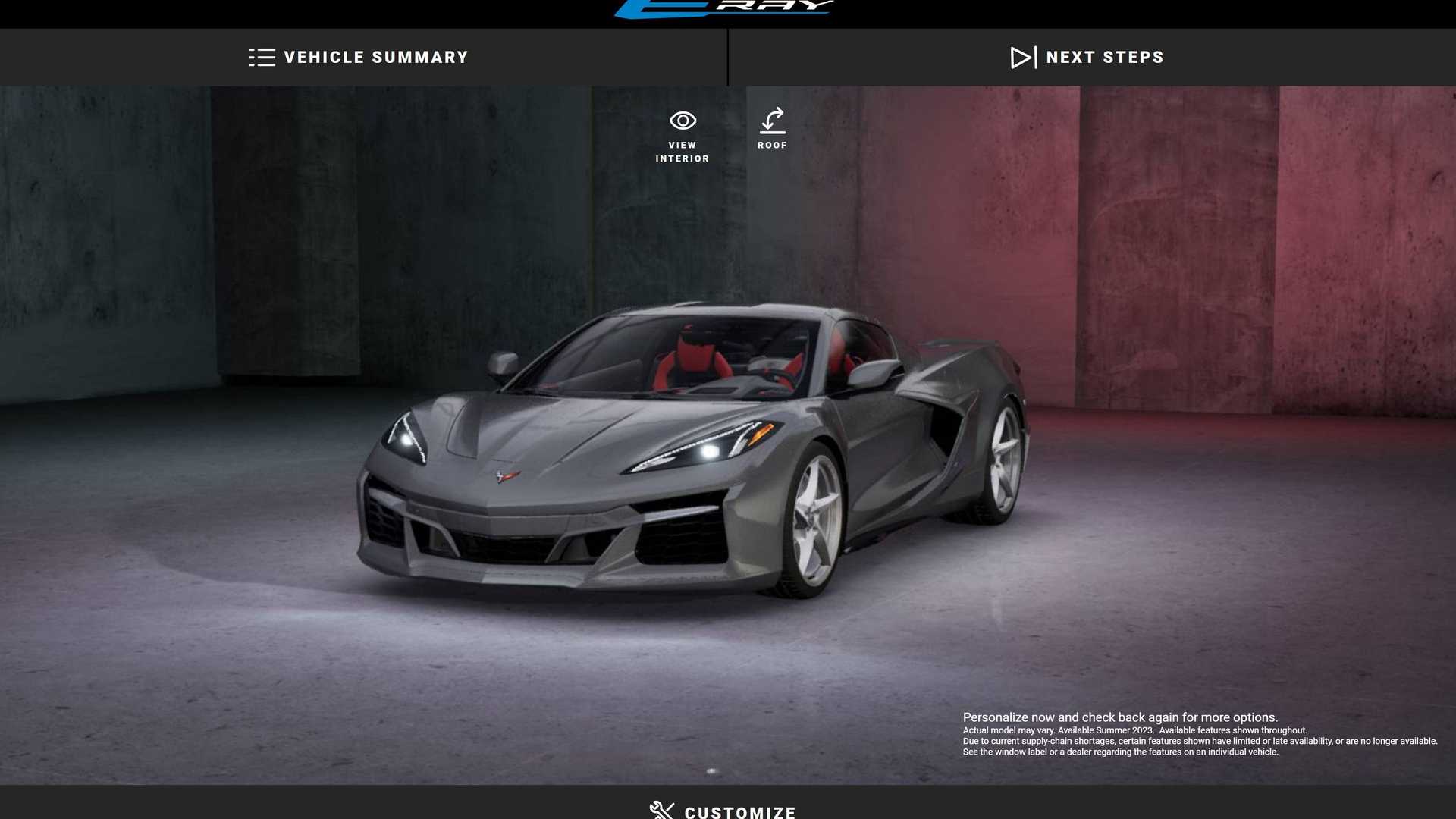
Task: Click the E-Ray logo at top
Action: 724,8
